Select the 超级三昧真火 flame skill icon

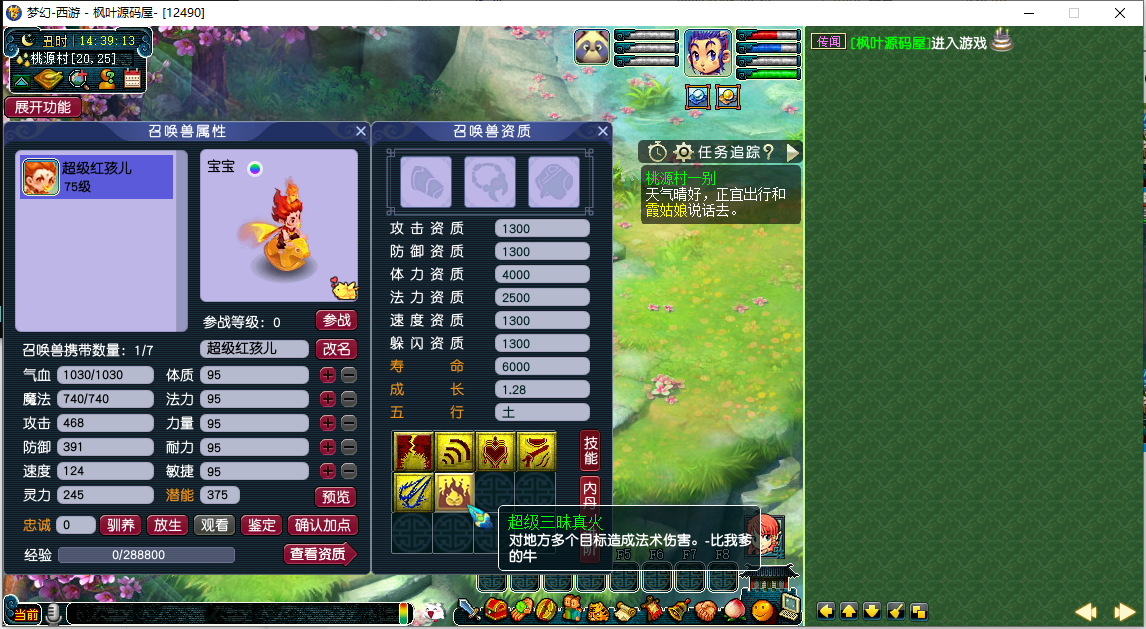(x=453, y=490)
